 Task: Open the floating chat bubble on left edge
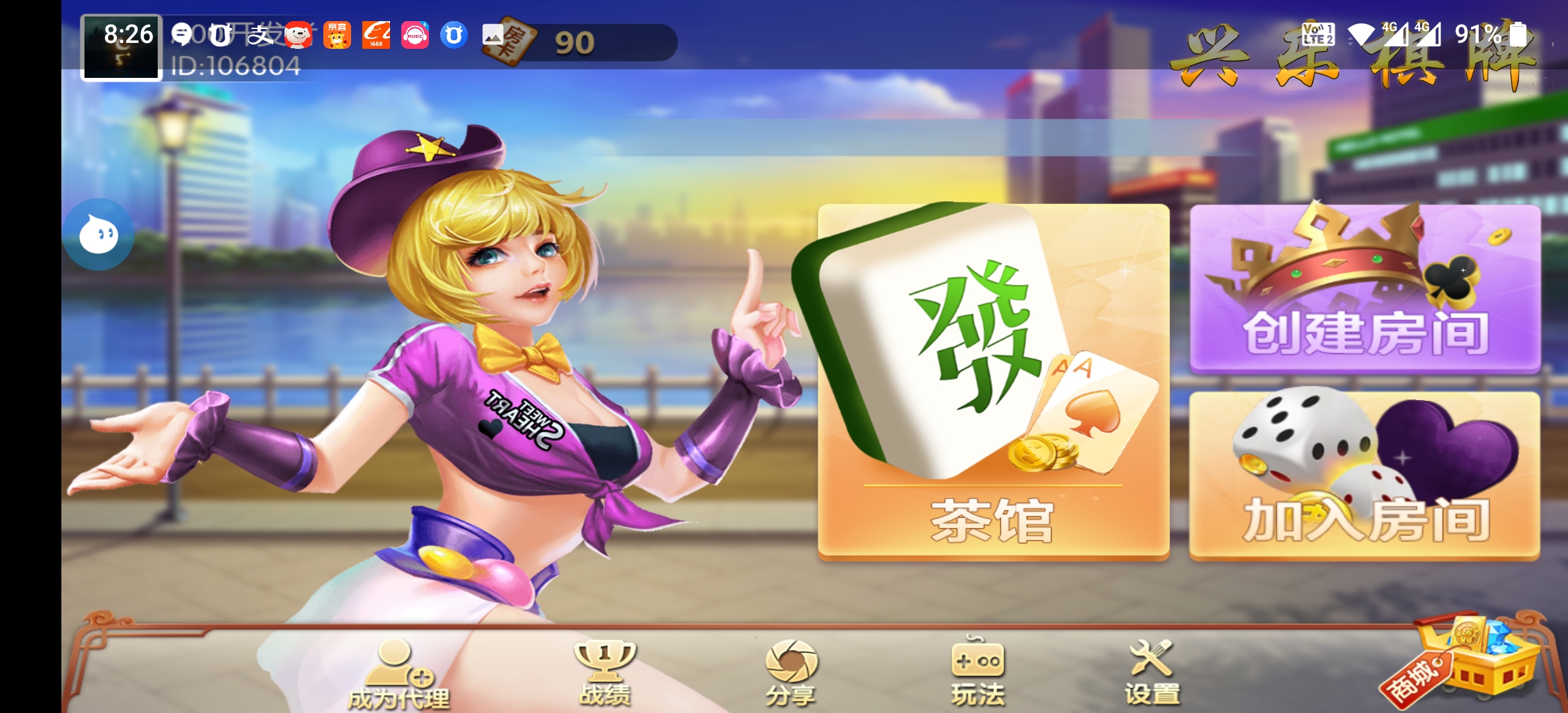pos(99,234)
